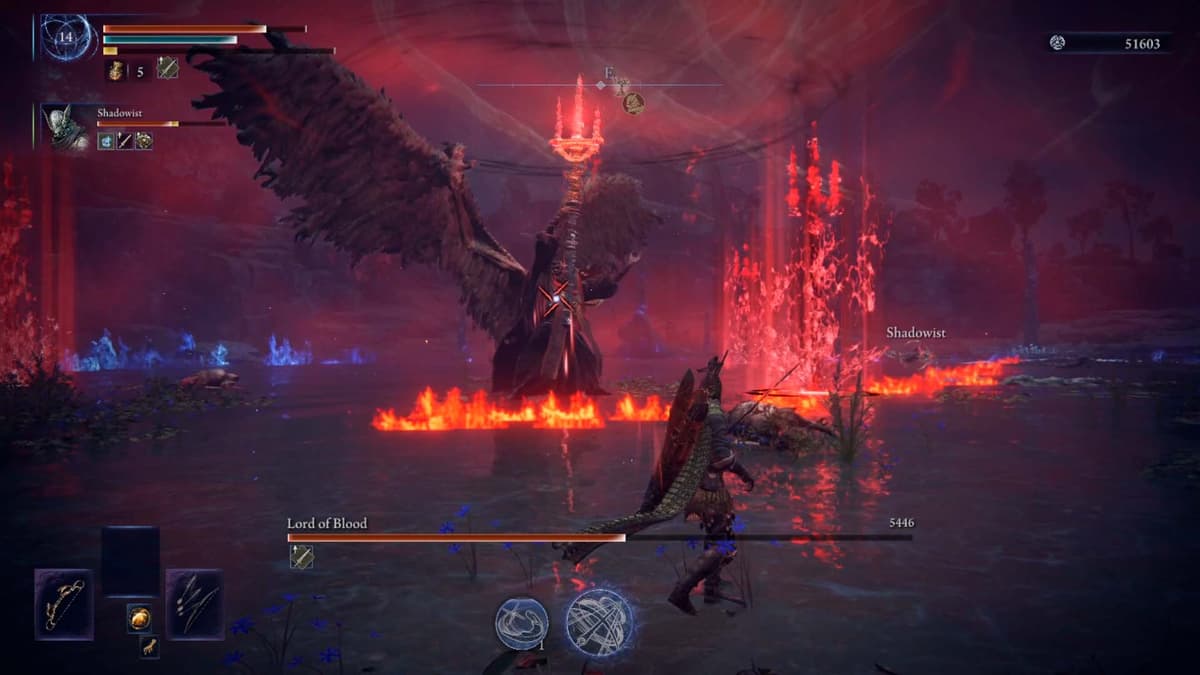Check Shadowist's sword buff icon
Viewport: 1200px width, 675px height.
[x=125, y=142]
